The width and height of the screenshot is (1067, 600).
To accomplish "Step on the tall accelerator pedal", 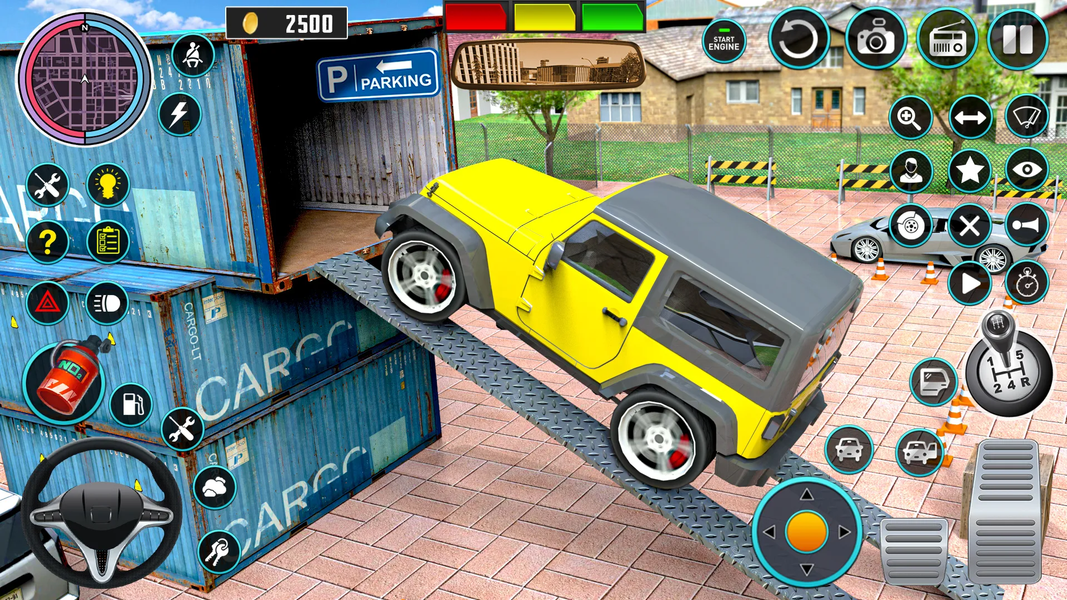I will [1002, 508].
